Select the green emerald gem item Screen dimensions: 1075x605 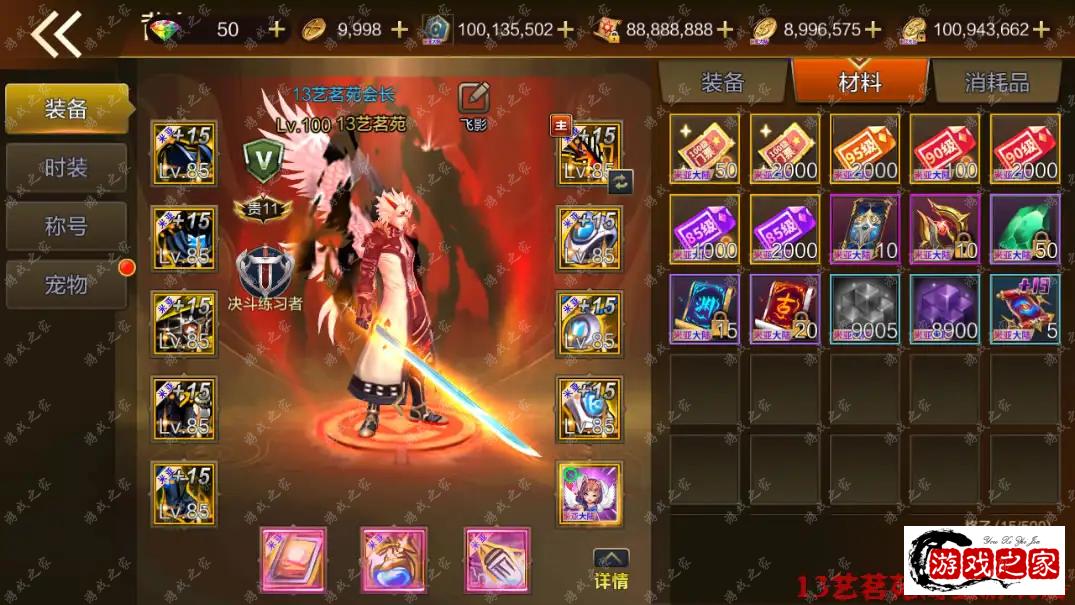pyautogui.click(x=1025, y=229)
